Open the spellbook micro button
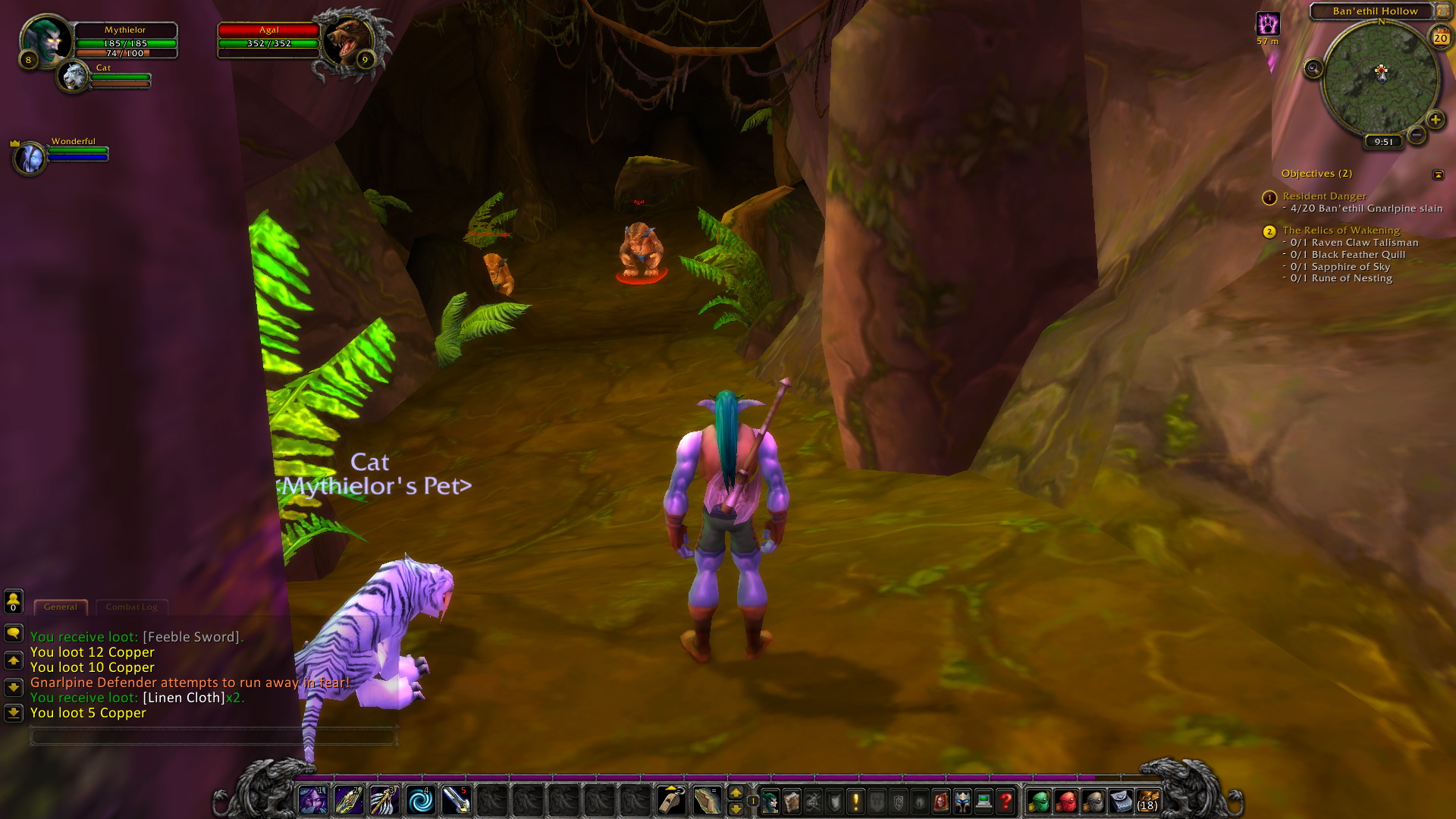 (792, 801)
